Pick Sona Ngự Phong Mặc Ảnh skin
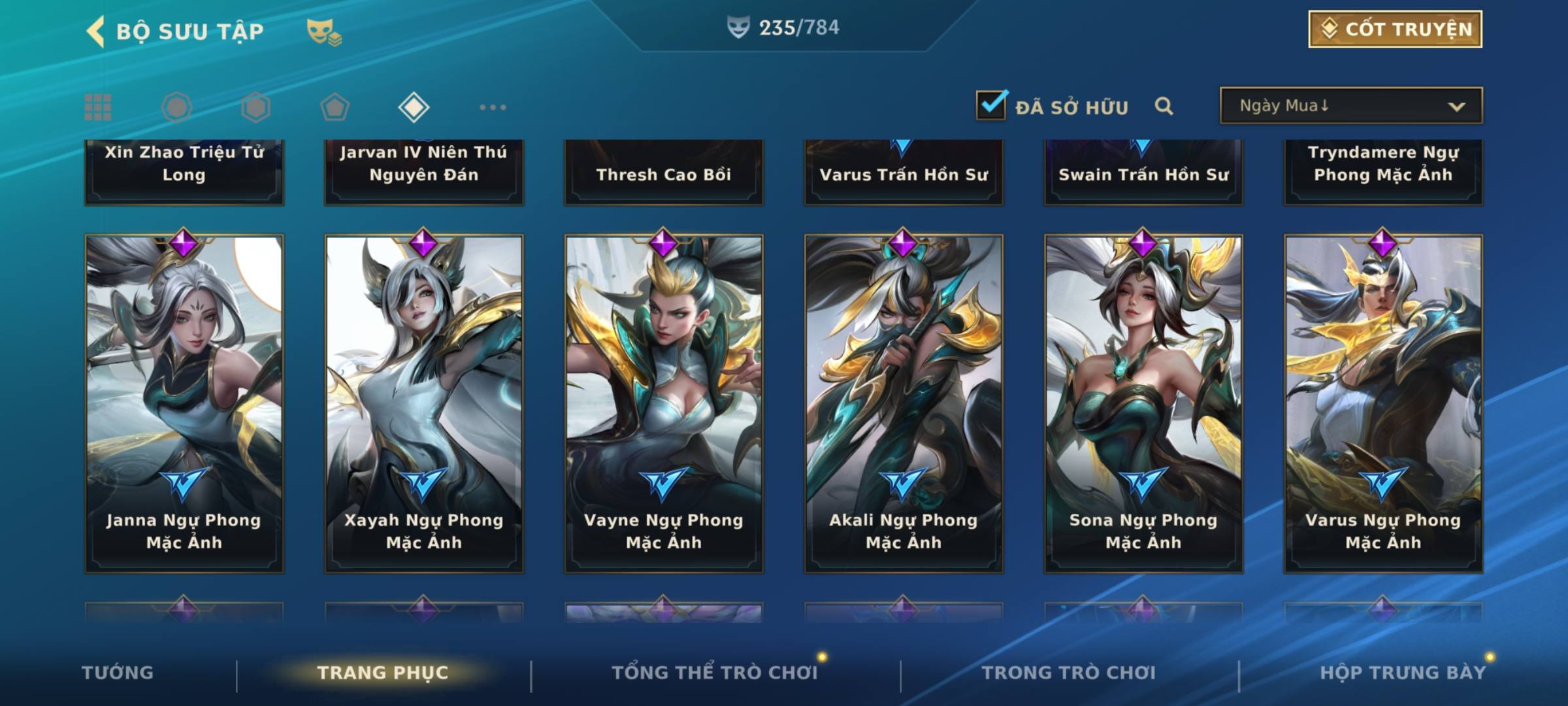Screen dimensions: 1568x706 click(x=1143, y=403)
